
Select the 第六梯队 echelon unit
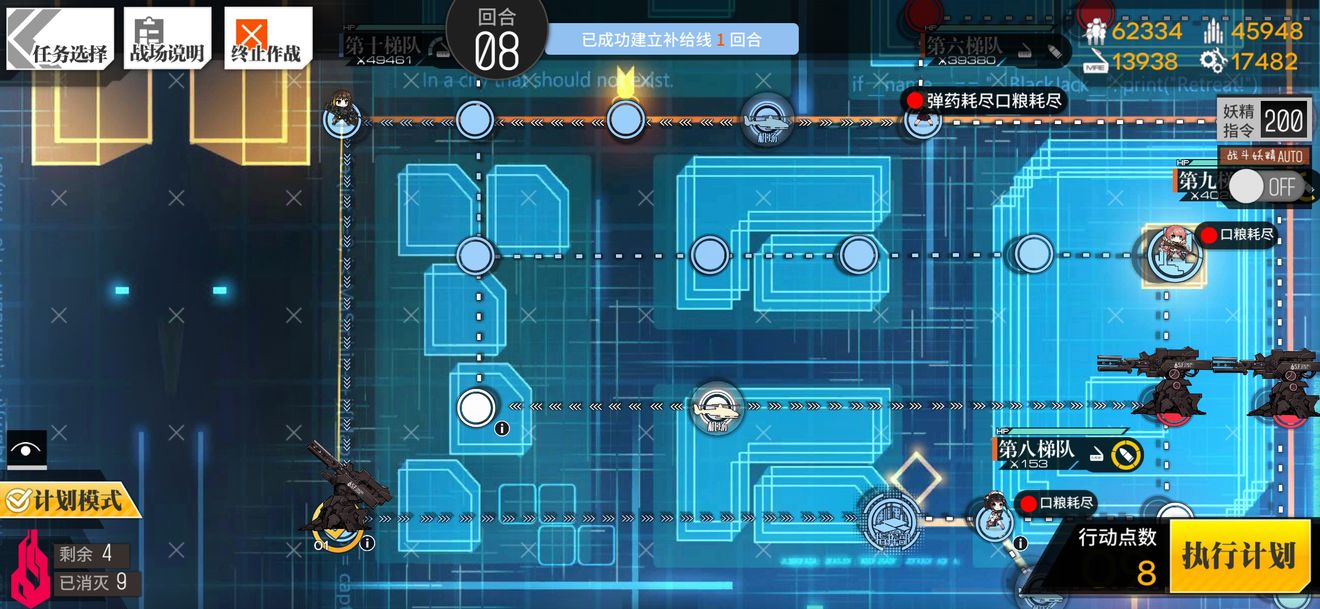pyautogui.click(x=920, y=120)
